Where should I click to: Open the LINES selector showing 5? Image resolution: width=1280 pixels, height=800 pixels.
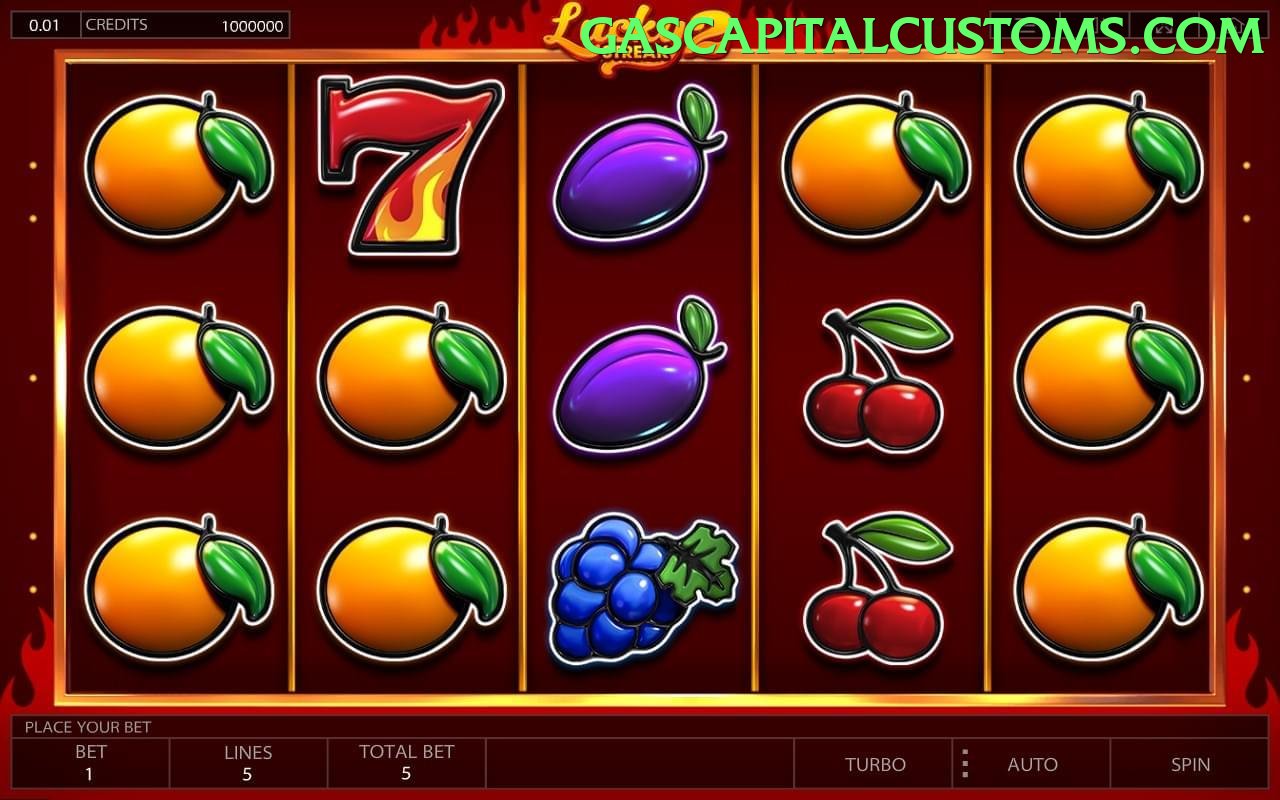pos(248,764)
